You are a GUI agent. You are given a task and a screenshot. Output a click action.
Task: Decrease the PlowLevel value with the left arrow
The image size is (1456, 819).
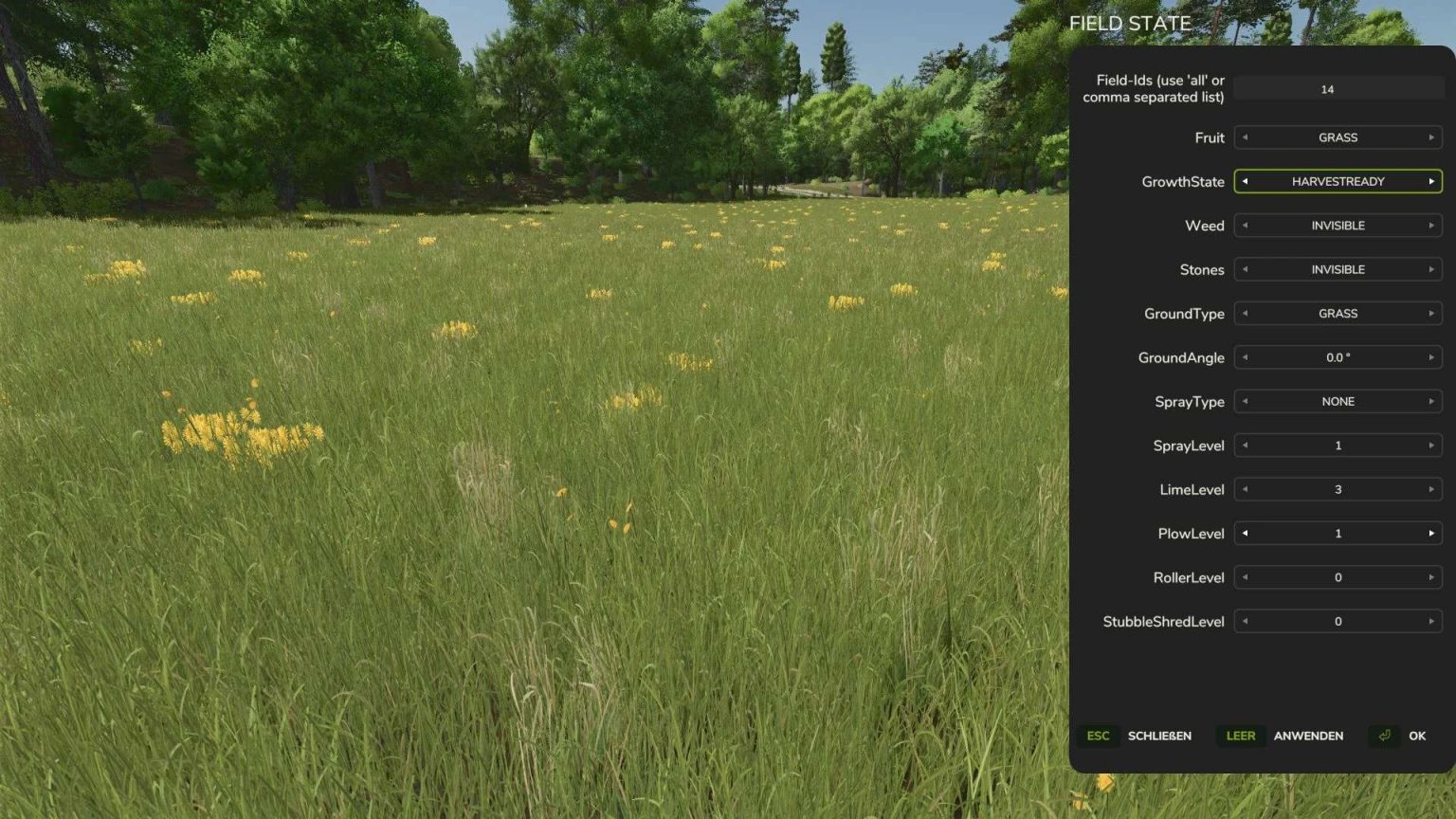(1245, 533)
